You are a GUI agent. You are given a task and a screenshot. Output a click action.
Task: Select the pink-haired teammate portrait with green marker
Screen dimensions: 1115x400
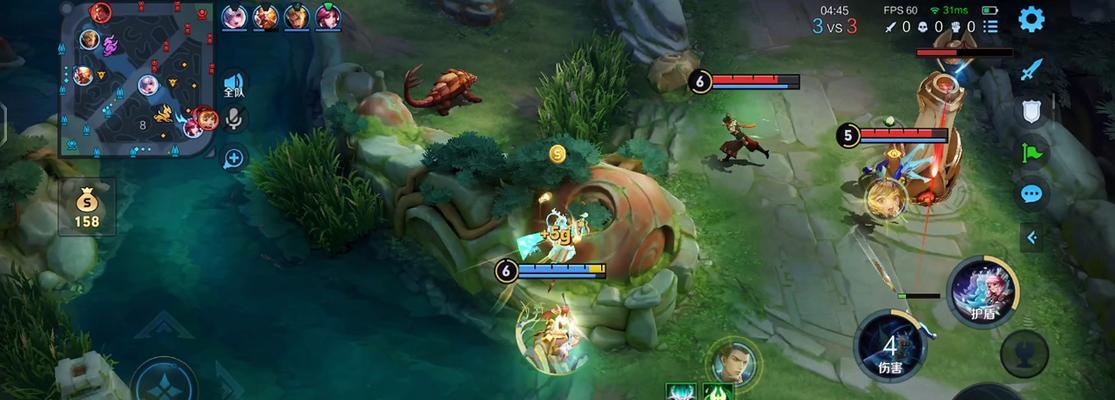pyautogui.click(x=327, y=16)
